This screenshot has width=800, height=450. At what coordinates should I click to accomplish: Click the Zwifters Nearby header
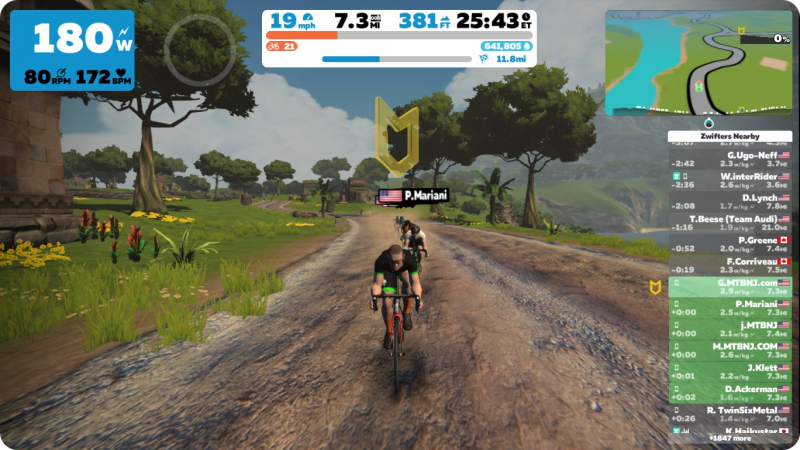[729, 136]
